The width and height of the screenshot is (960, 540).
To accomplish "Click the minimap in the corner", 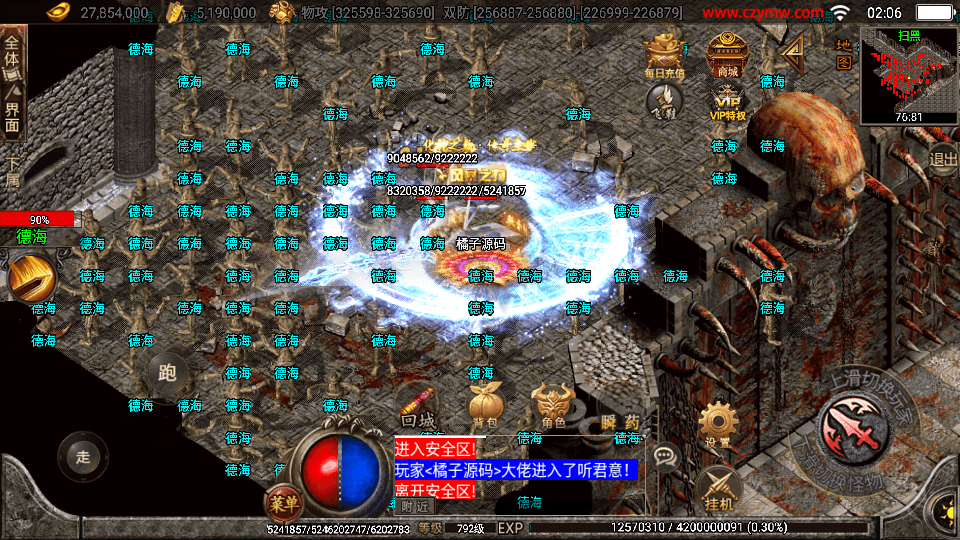I will 908,73.
